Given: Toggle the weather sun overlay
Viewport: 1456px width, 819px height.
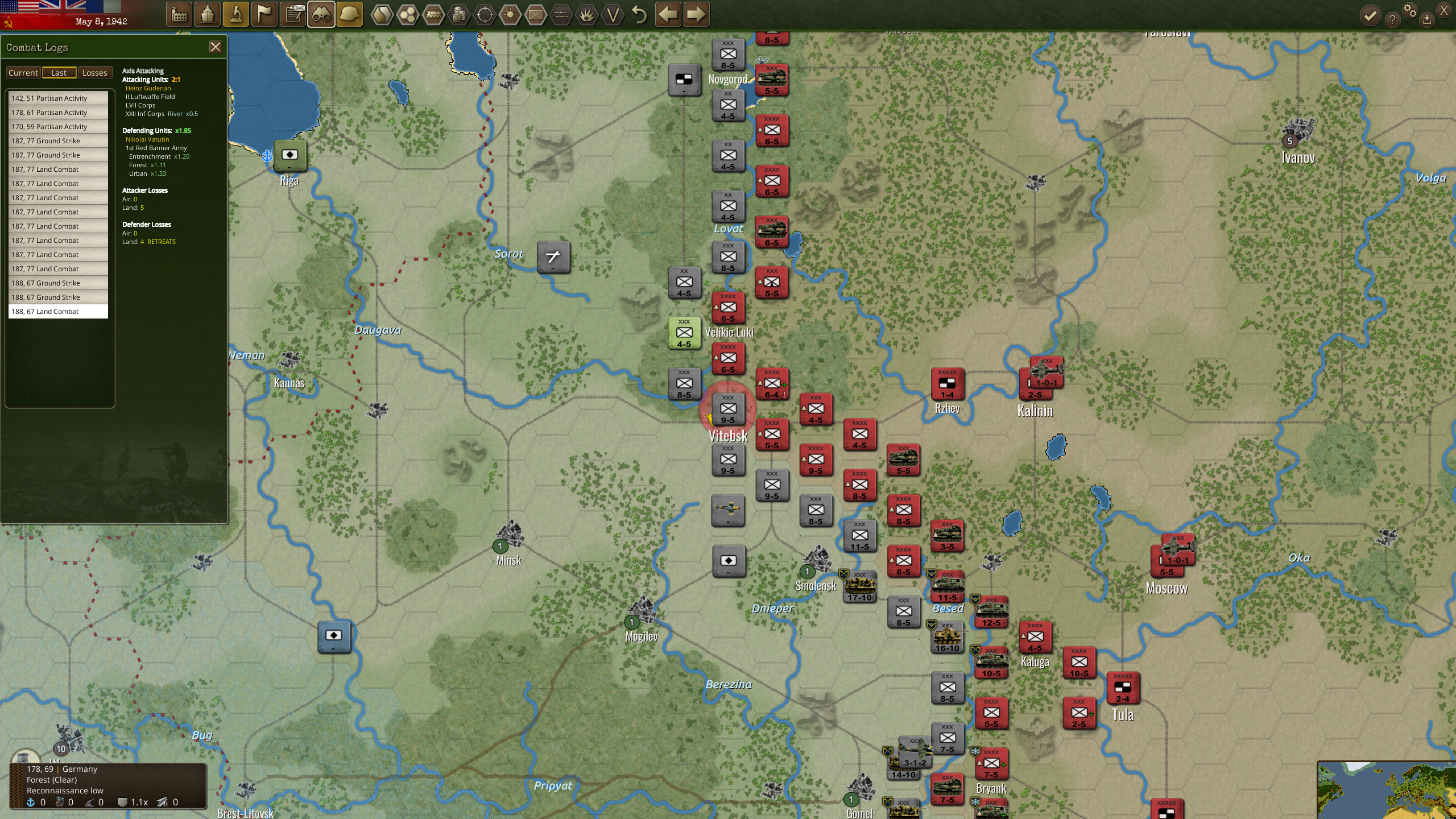Looking at the screenshot, I should (x=510, y=14).
